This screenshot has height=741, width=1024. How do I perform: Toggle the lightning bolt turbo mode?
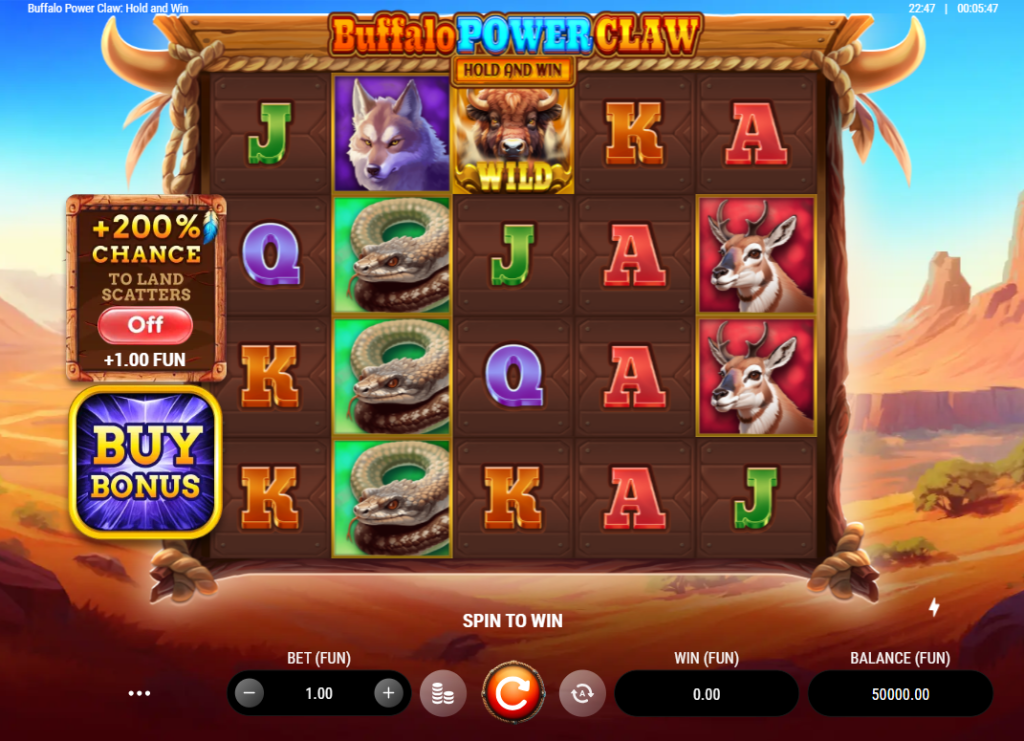coord(935,607)
